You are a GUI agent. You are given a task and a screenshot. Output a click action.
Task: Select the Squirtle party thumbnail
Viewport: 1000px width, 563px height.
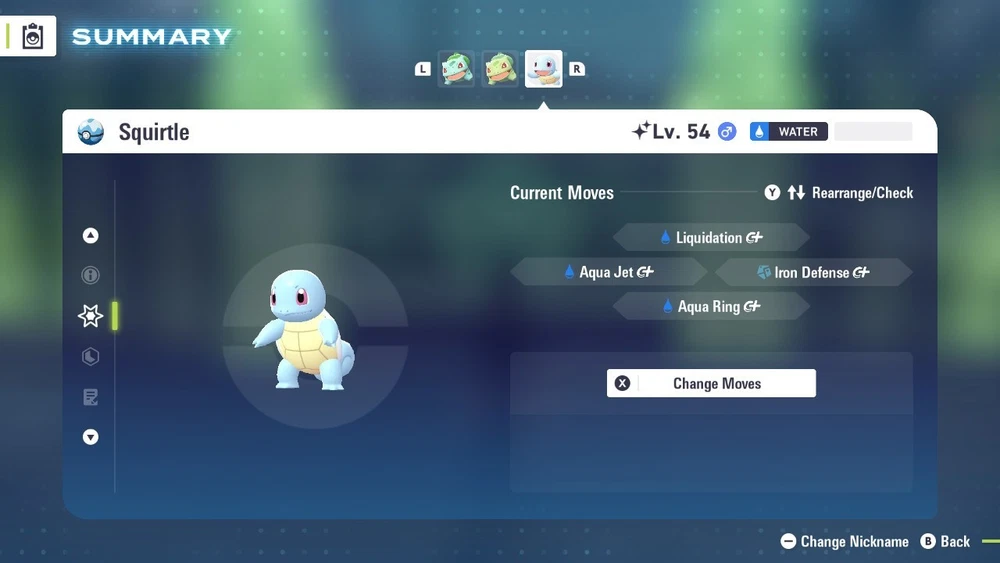coord(544,69)
